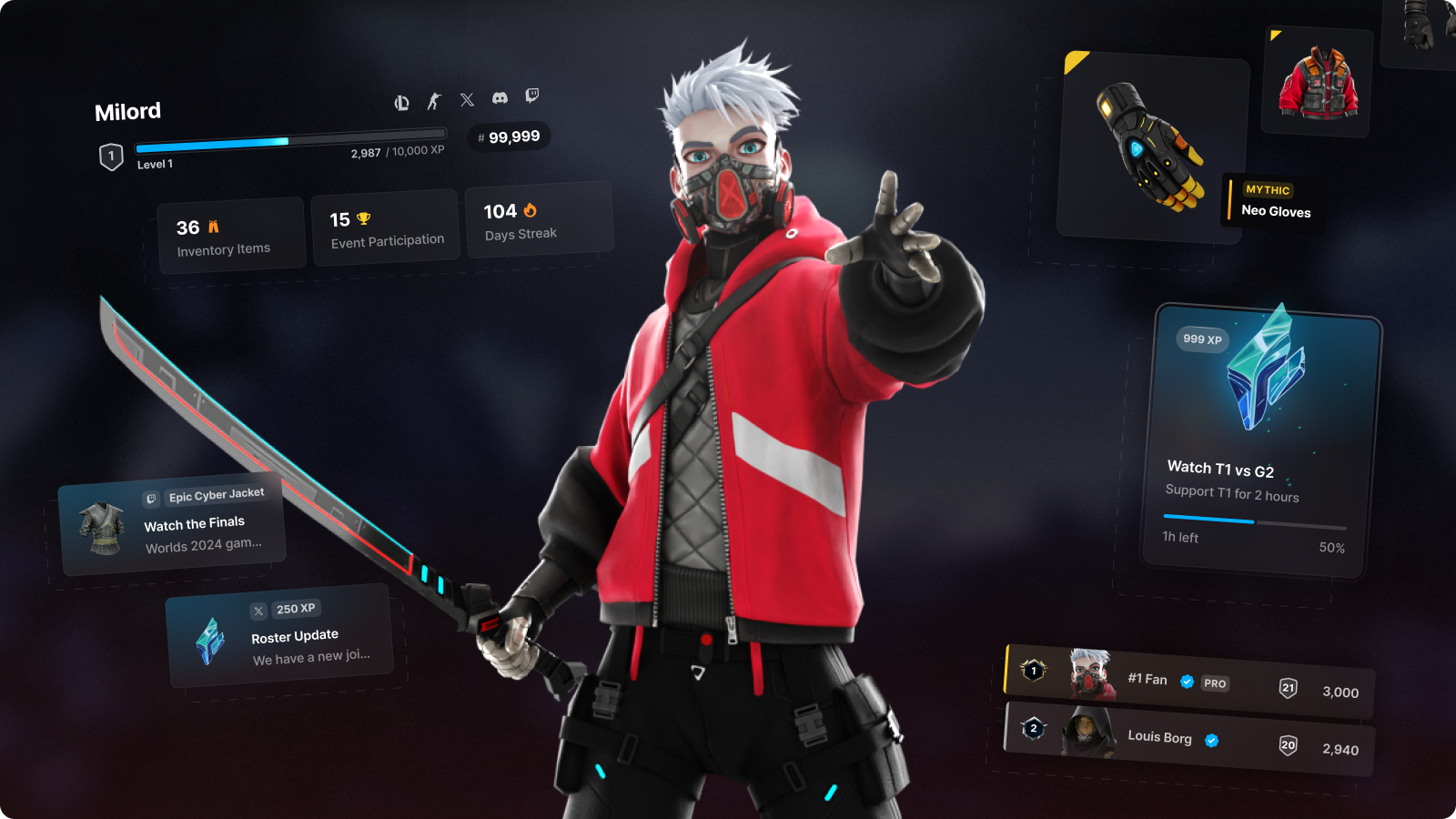1456x819 pixels.
Task: Click the 99,999 rank badge
Action: [x=509, y=137]
